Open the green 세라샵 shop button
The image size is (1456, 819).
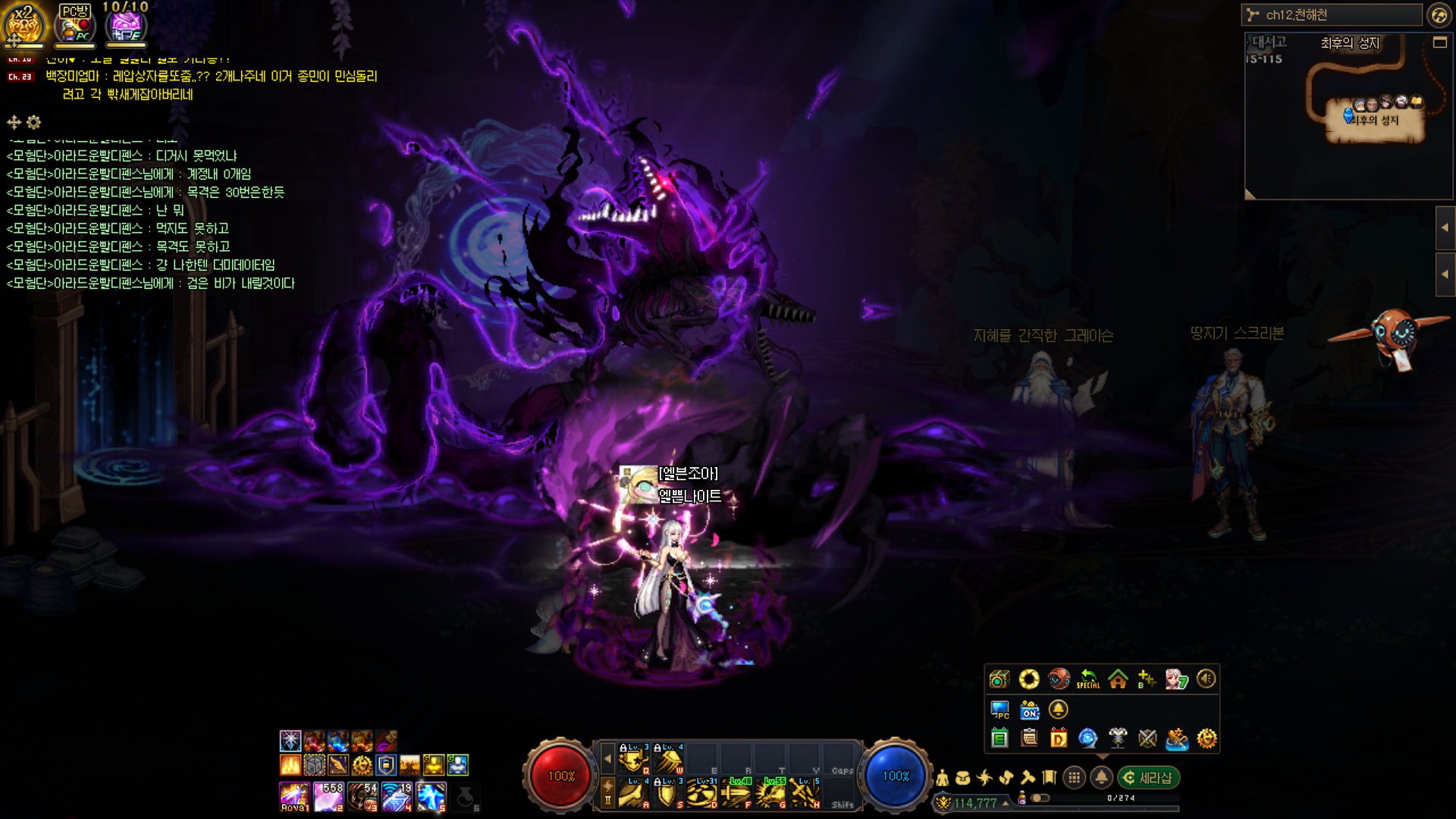(x=1148, y=777)
